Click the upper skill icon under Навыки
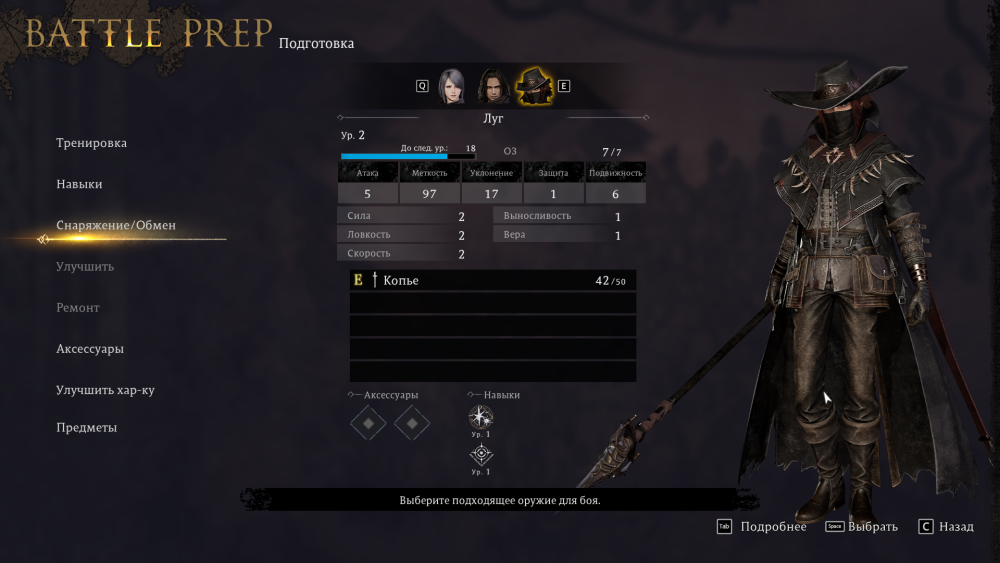Viewport: 1000px width, 563px height. pos(481,417)
